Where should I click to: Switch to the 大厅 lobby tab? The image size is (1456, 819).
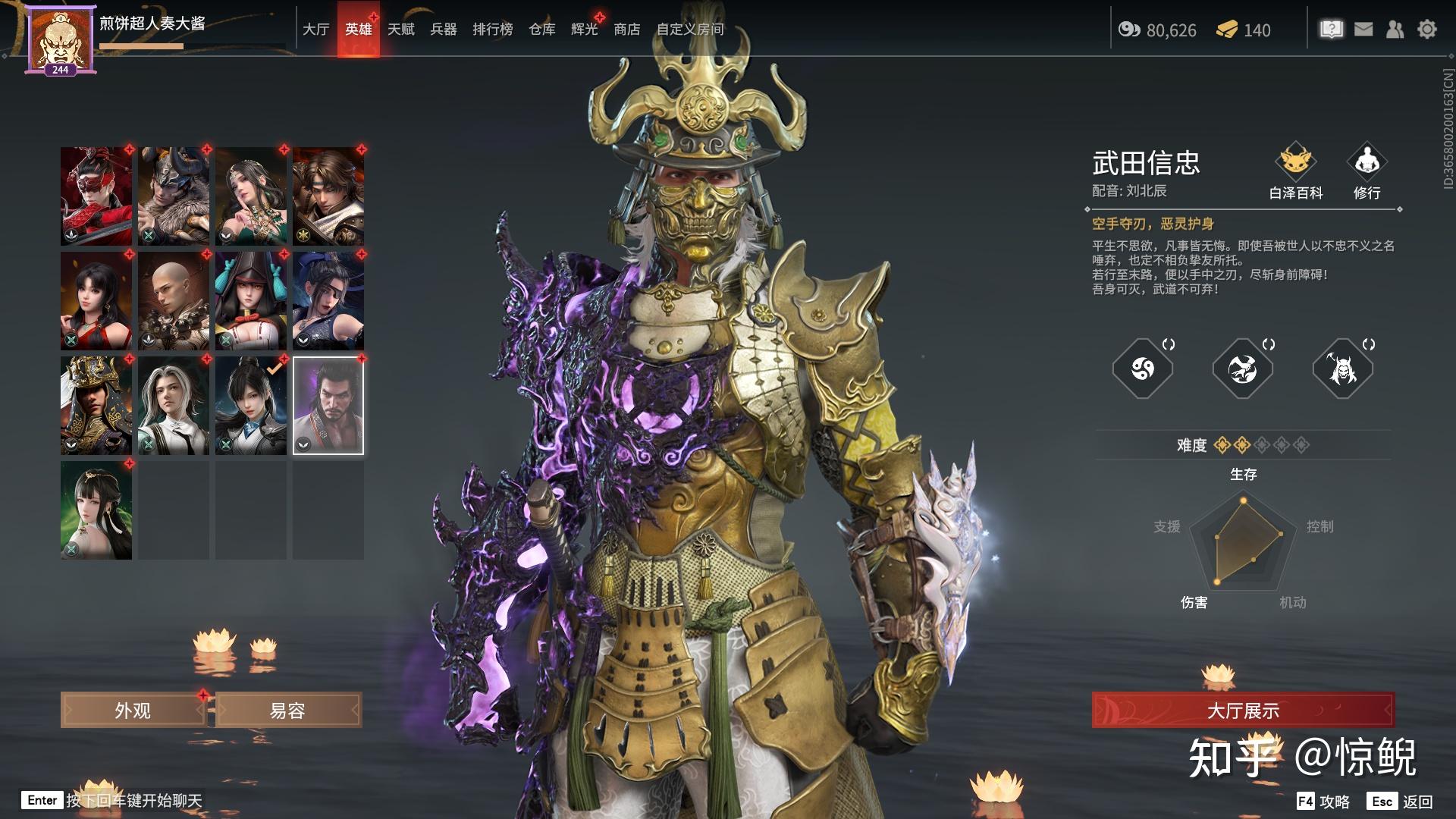pyautogui.click(x=315, y=30)
